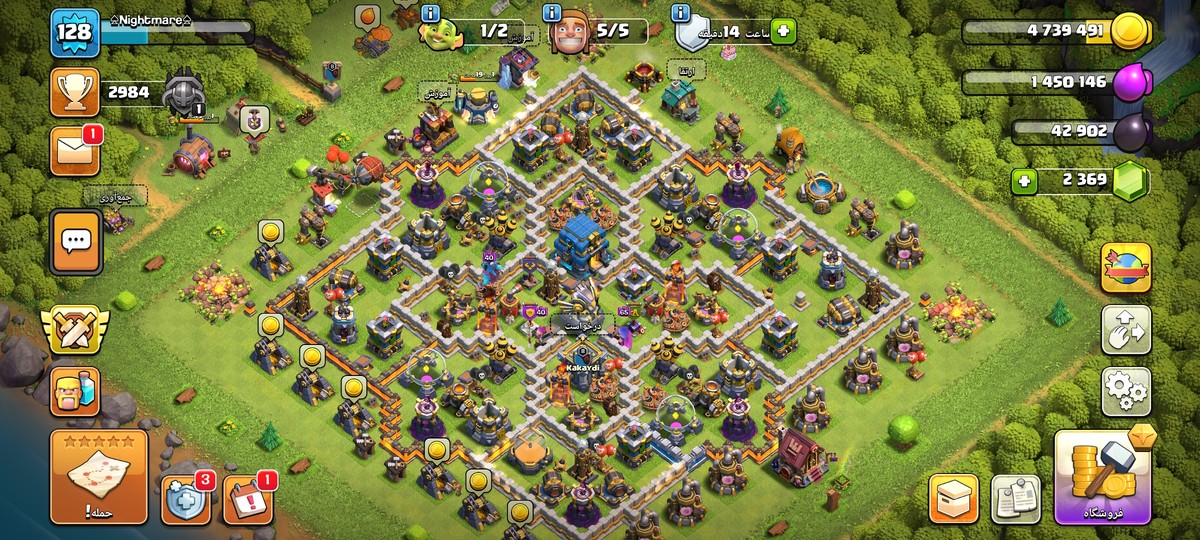
Task: Add shield time with the green plus
Action: (782, 31)
